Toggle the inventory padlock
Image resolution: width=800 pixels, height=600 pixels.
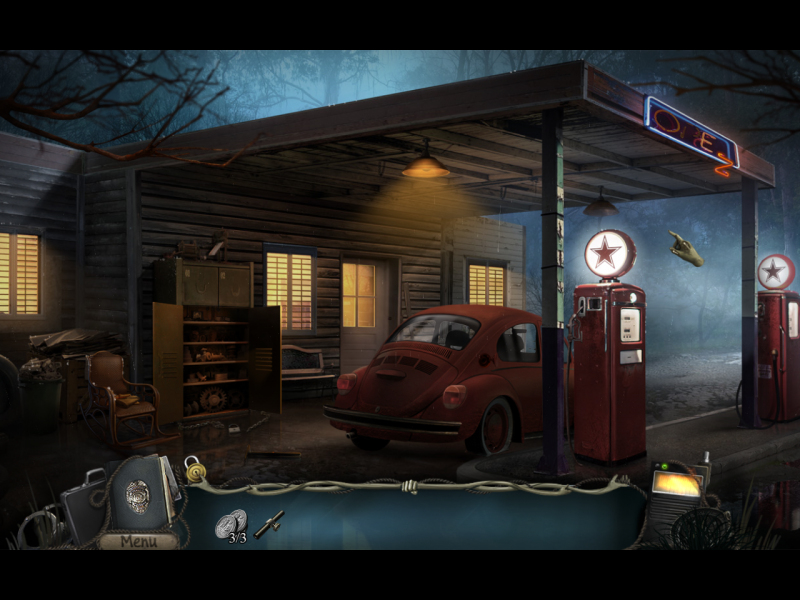click(191, 468)
